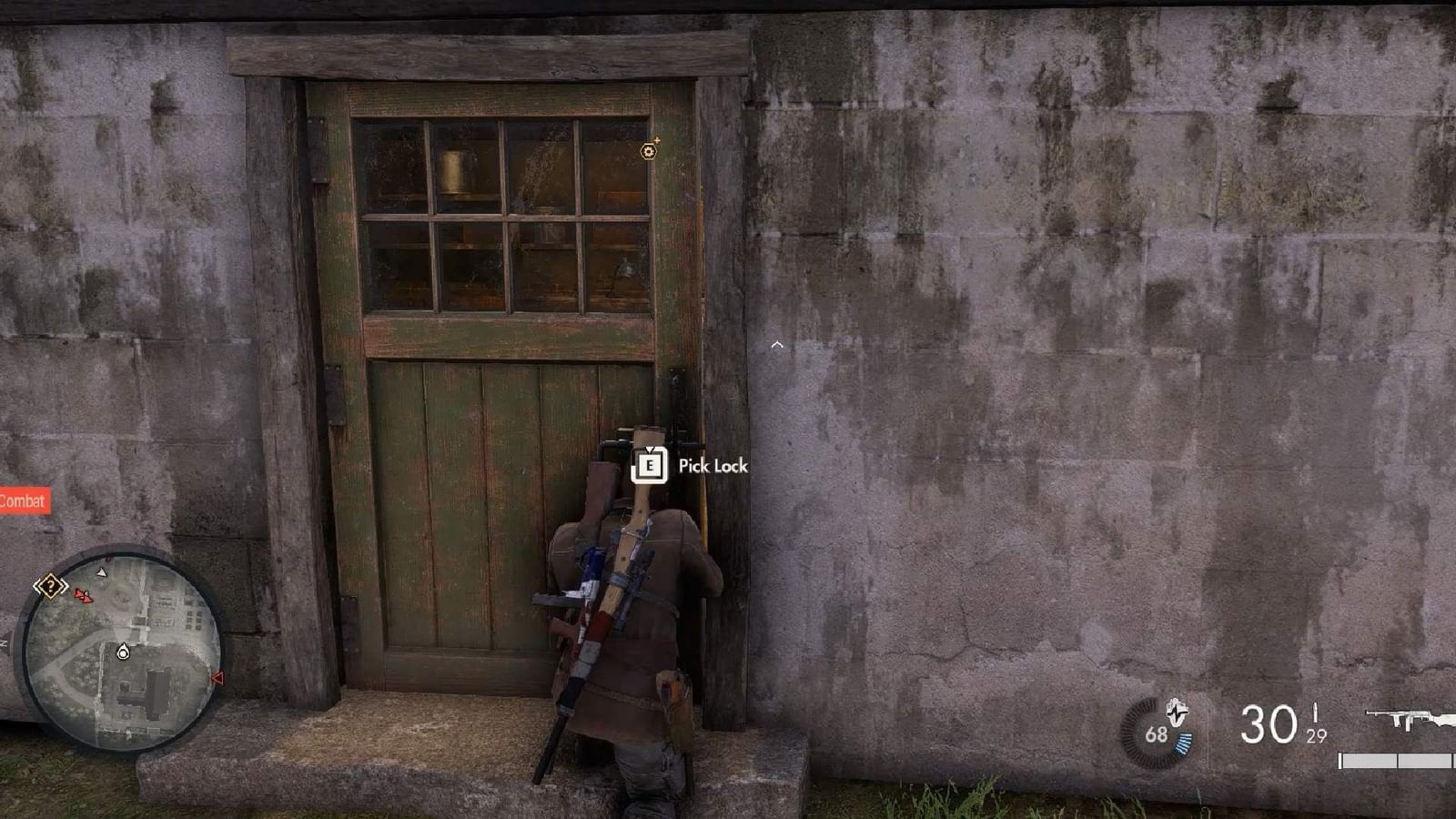Click the blue focus segments next to the grenade dial

[1182, 743]
